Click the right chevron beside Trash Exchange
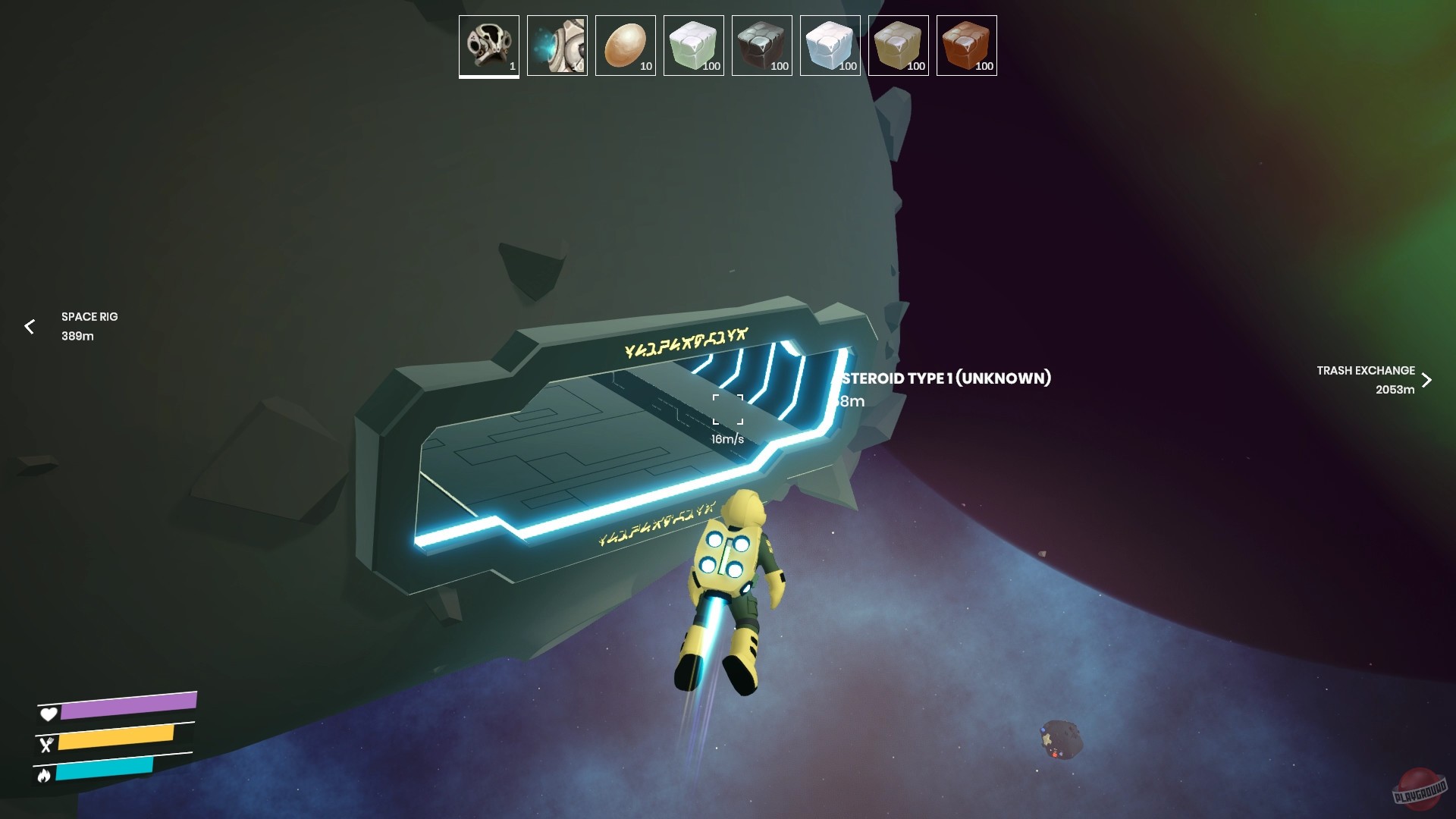 [x=1428, y=380]
